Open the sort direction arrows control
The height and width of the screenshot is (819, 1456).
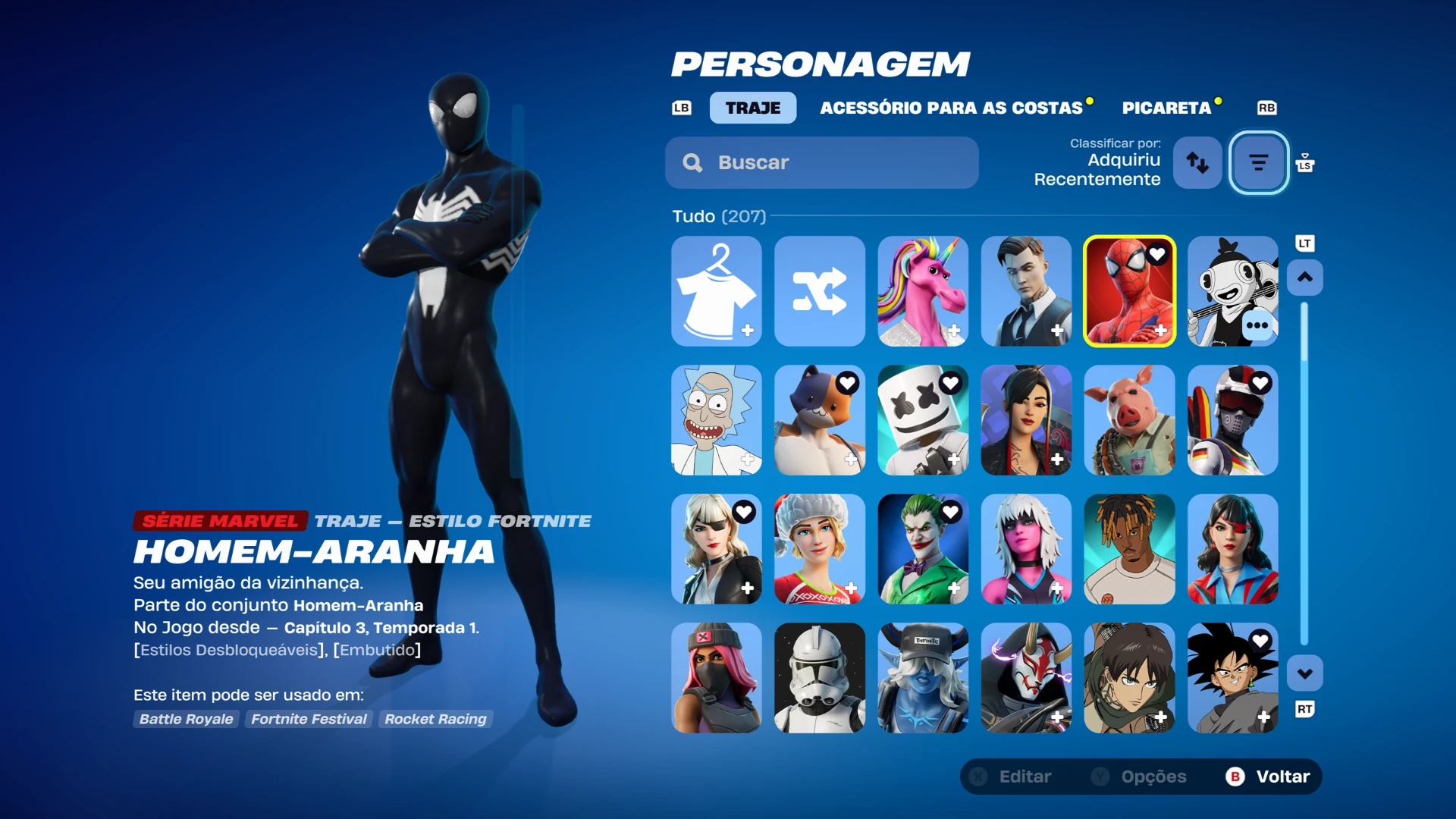click(x=1197, y=162)
